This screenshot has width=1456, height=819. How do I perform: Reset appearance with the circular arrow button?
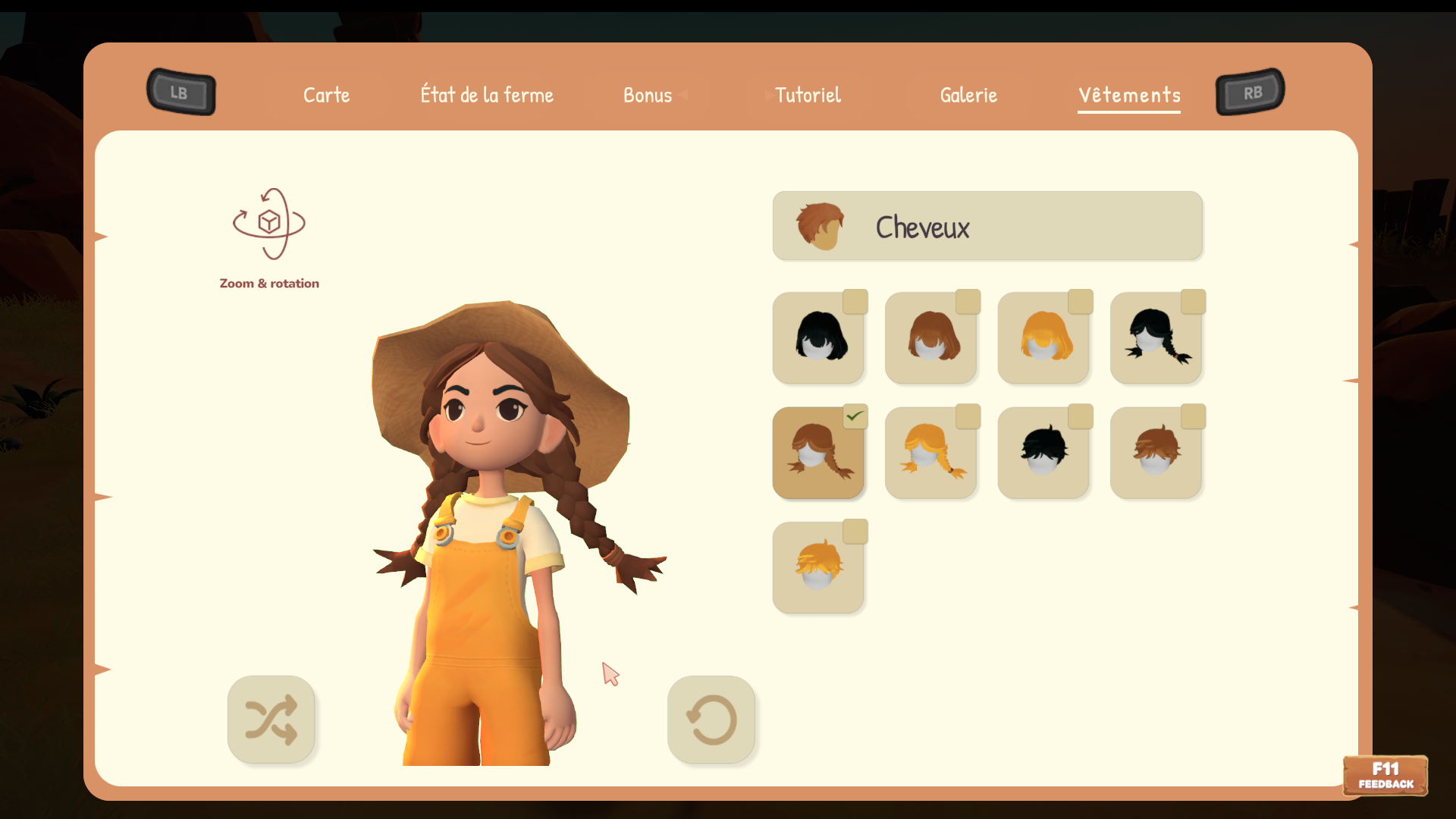click(x=711, y=720)
